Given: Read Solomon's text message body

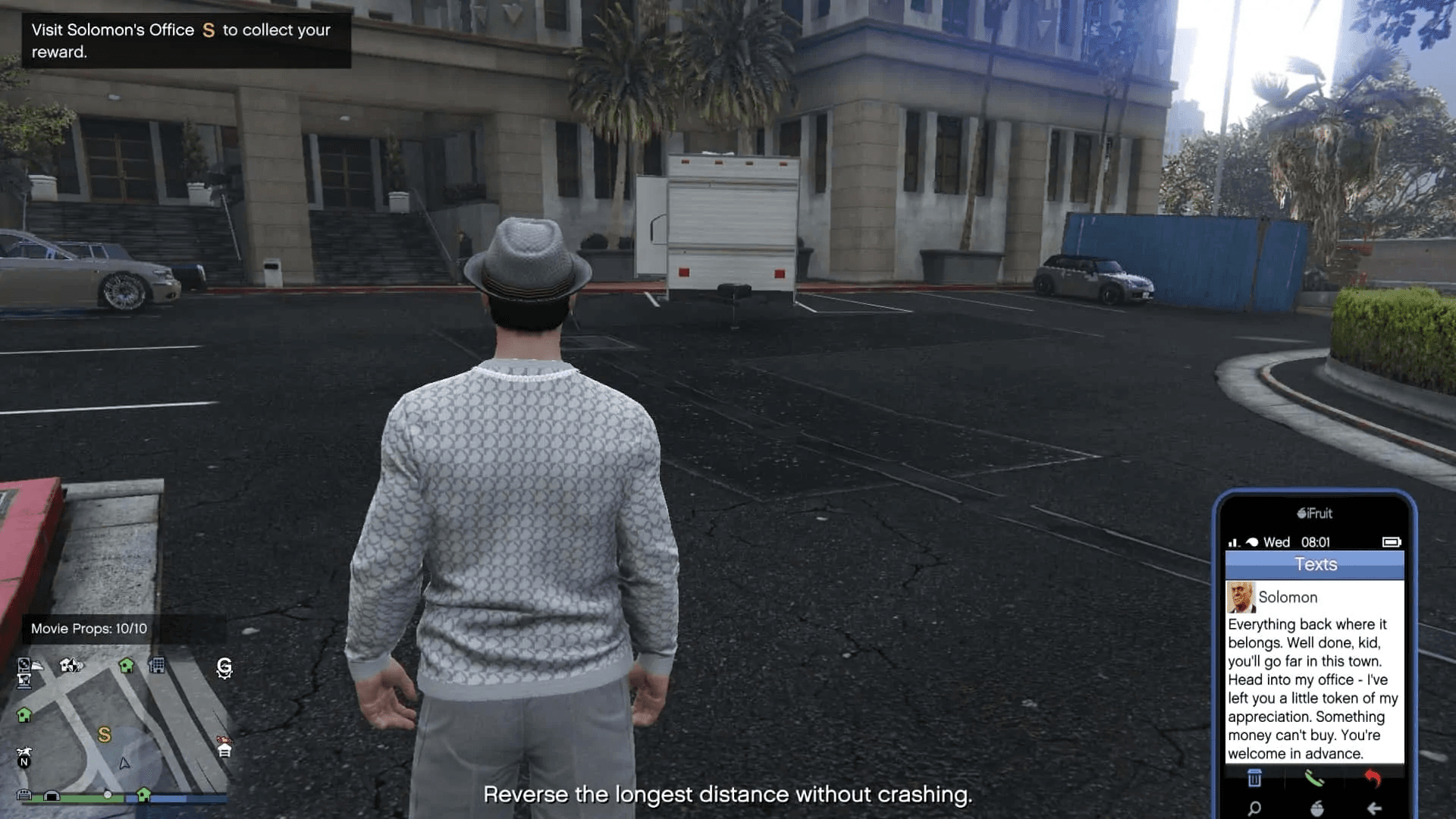Looking at the screenshot, I should tap(1313, 689).
